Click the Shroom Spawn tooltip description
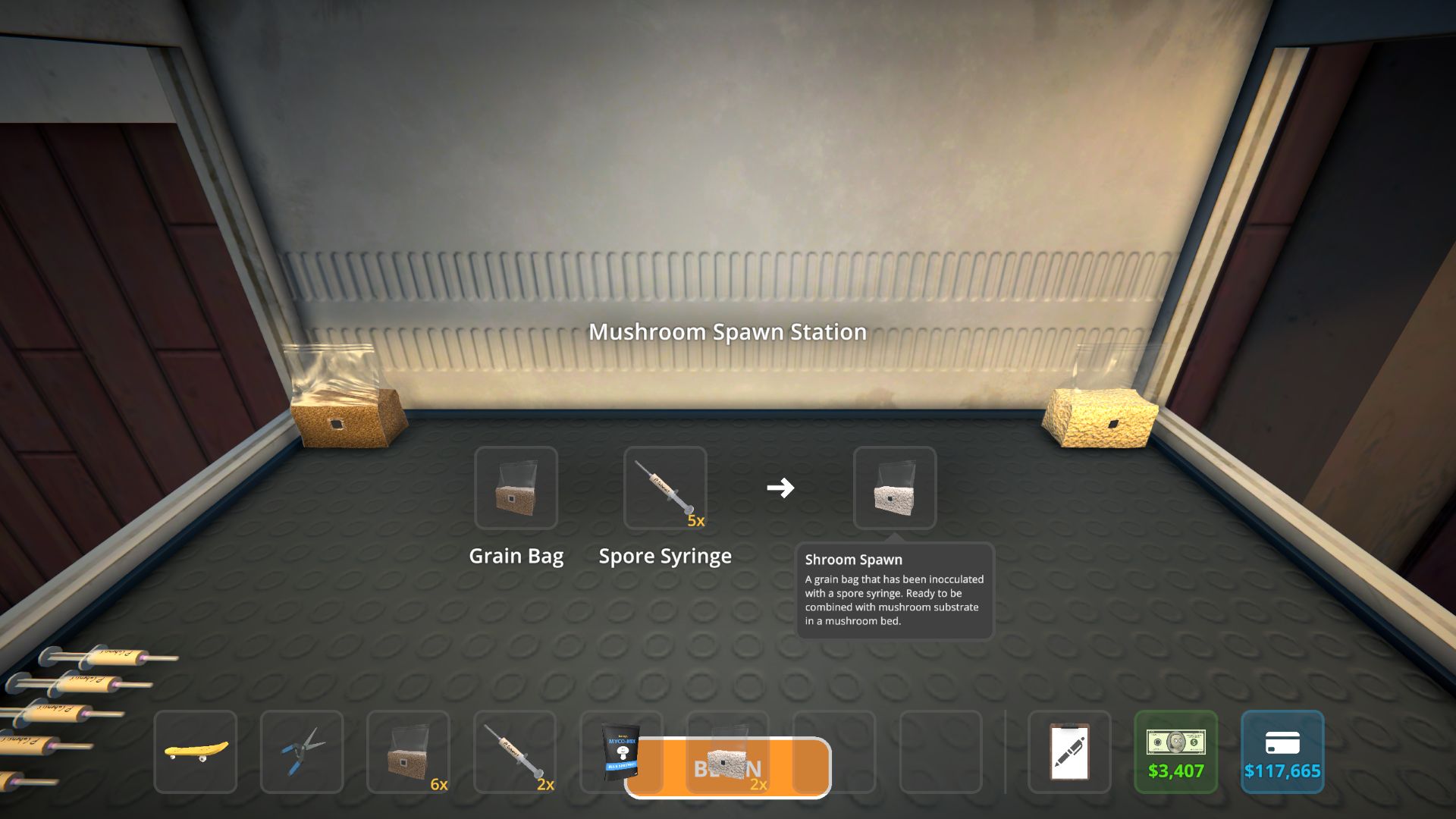This screenshot has height=819, width=1456. (893, 599)
